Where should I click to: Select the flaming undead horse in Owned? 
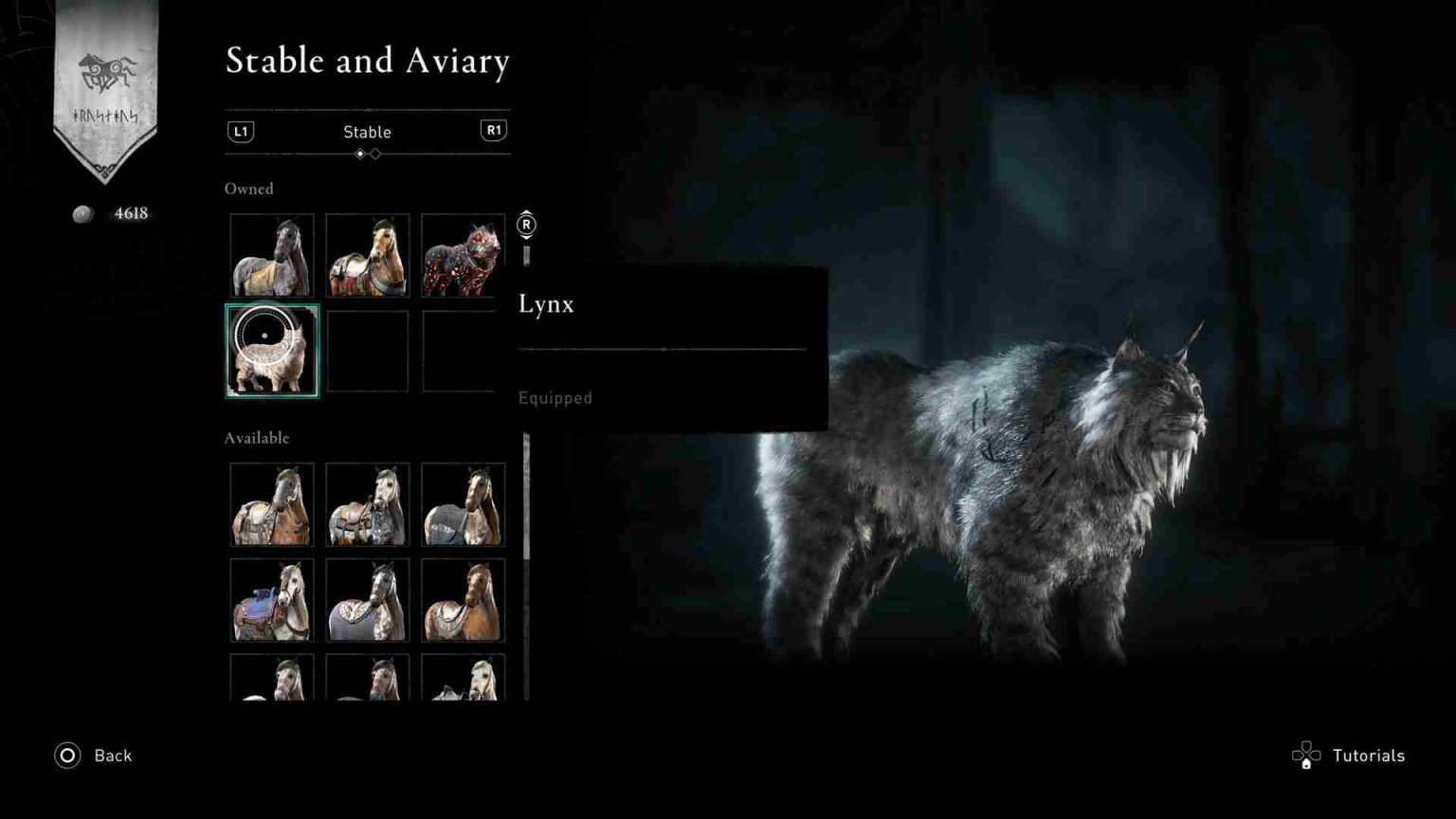point(463,254)
